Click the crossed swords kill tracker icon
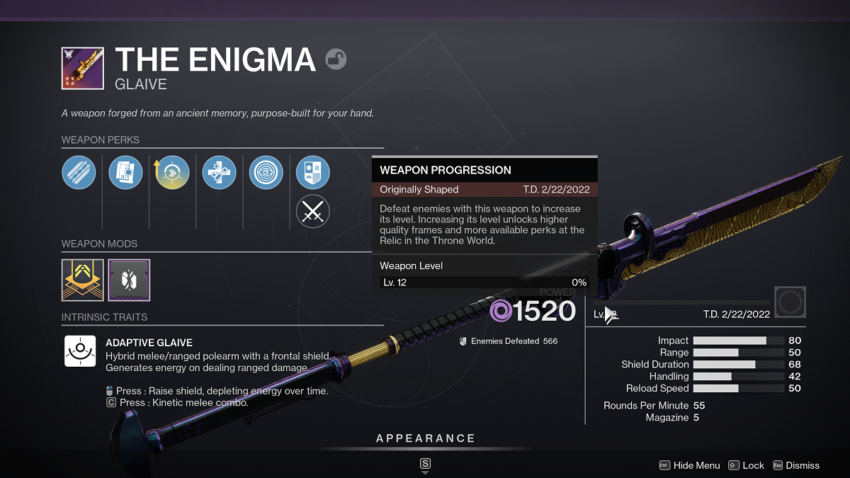 (313, 211)
